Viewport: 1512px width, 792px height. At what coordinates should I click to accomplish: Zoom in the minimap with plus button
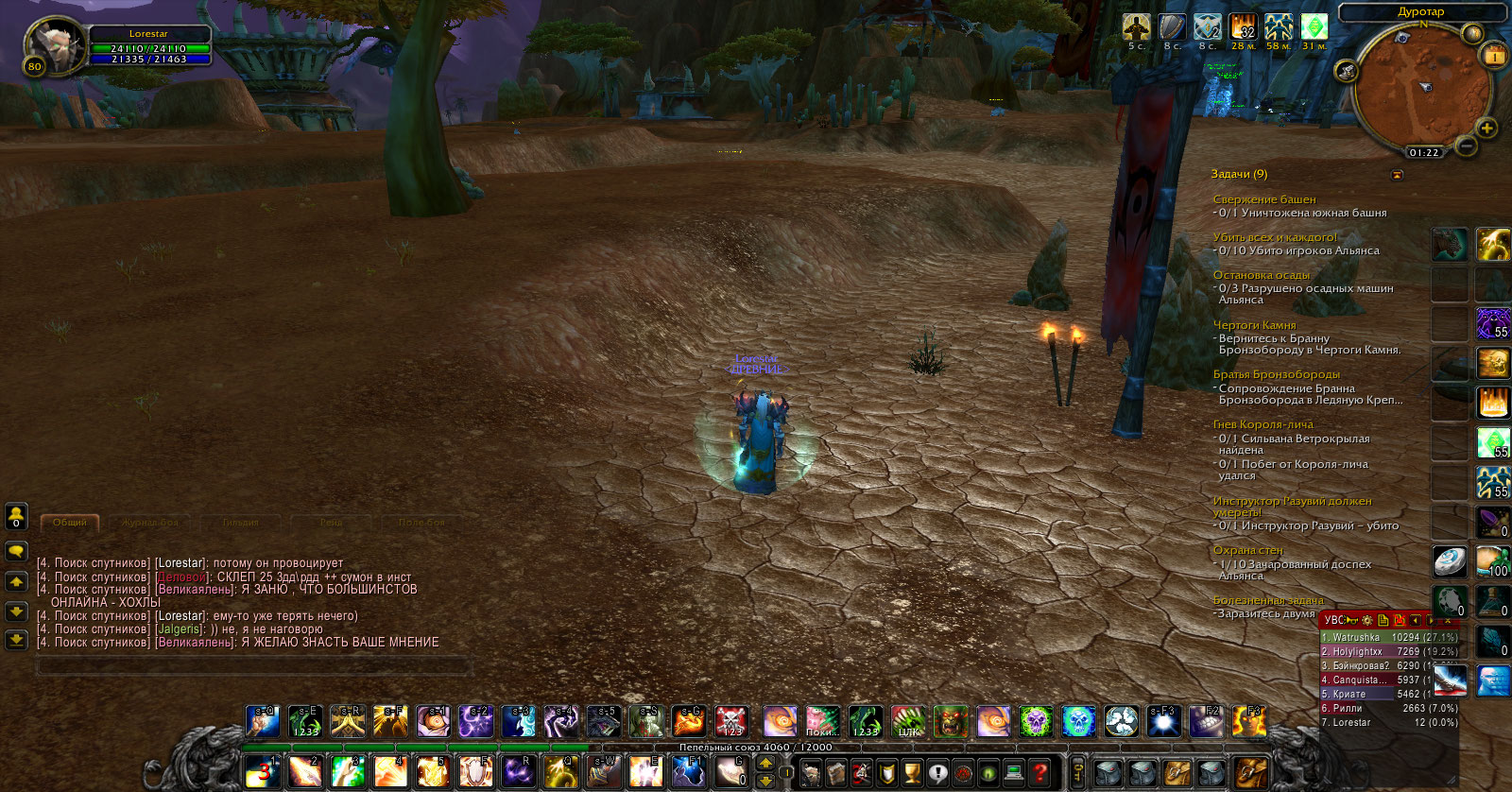[1486, 129]
